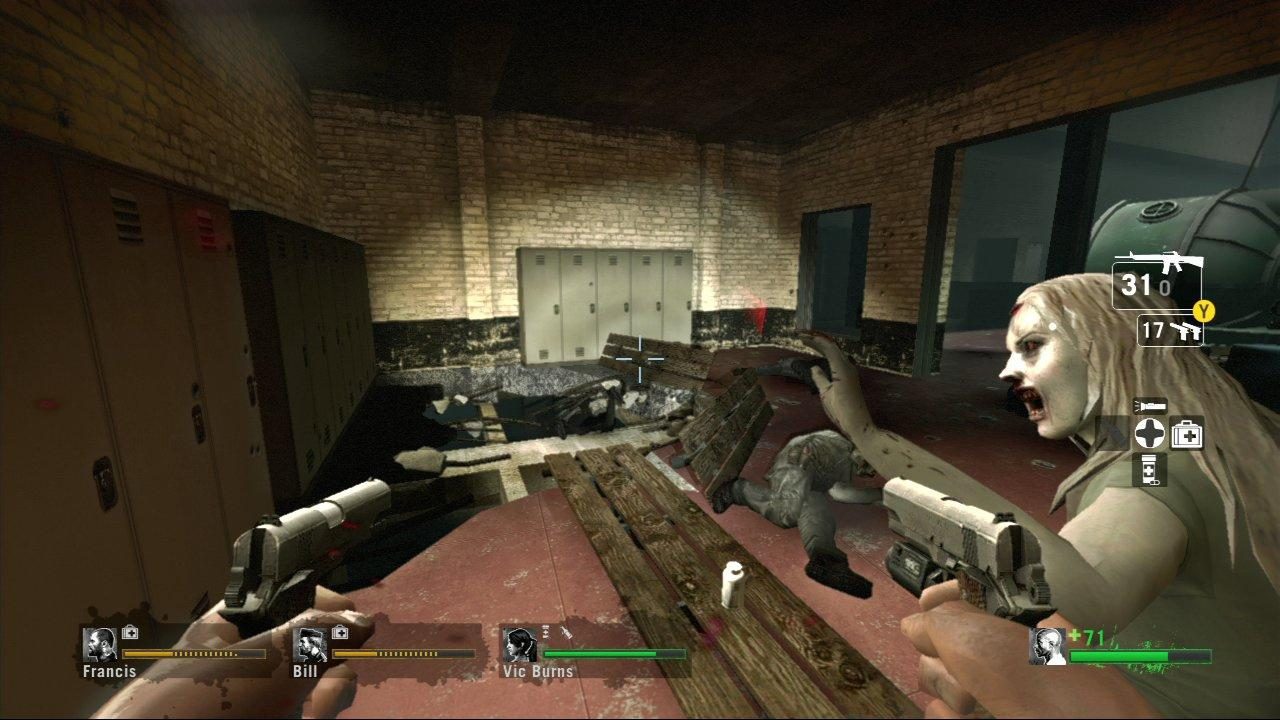Click the first aid icon above Bill's health bar

tap(339, 631)
